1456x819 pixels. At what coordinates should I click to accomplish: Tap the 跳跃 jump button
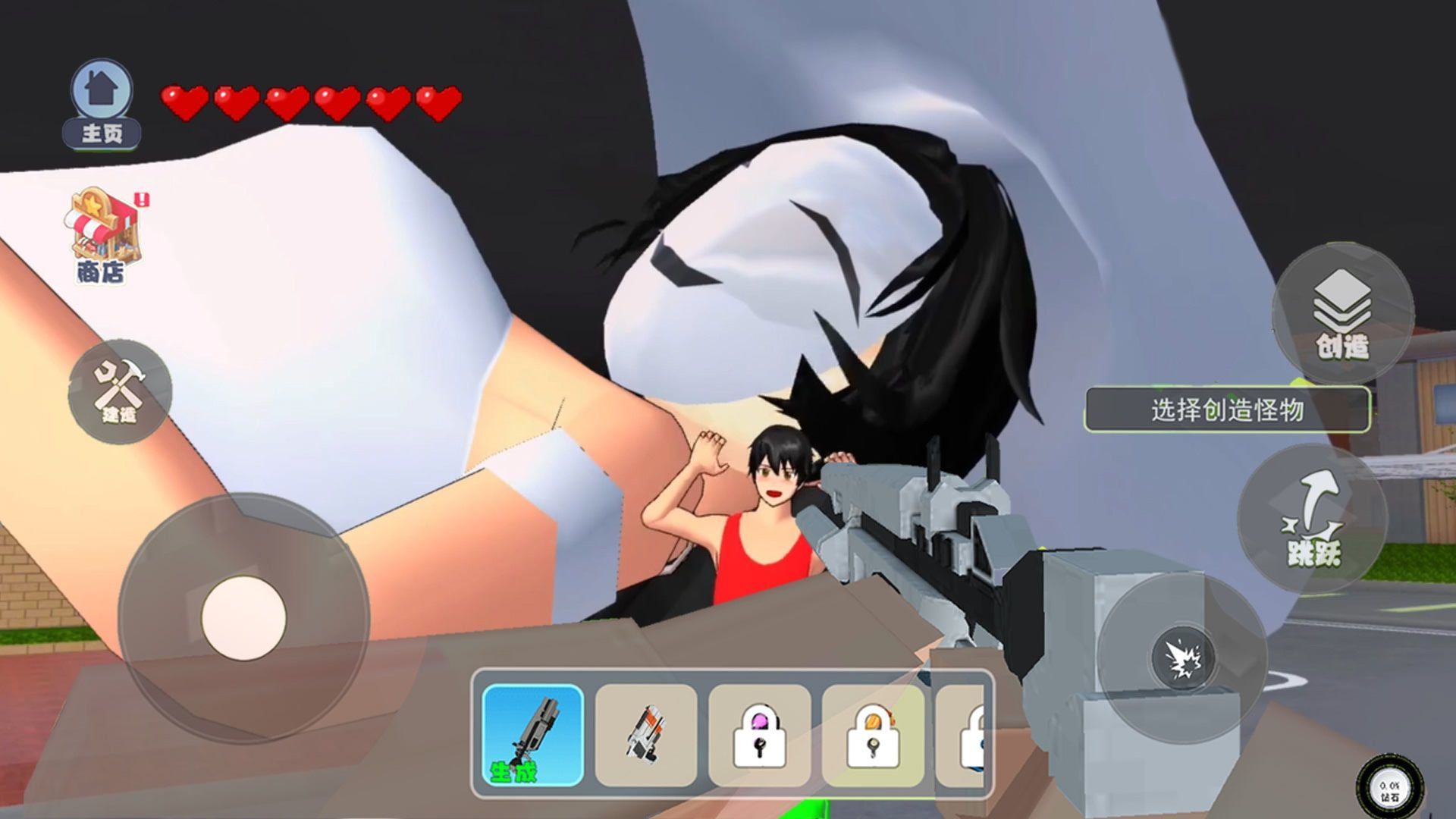click(1313, 519)
